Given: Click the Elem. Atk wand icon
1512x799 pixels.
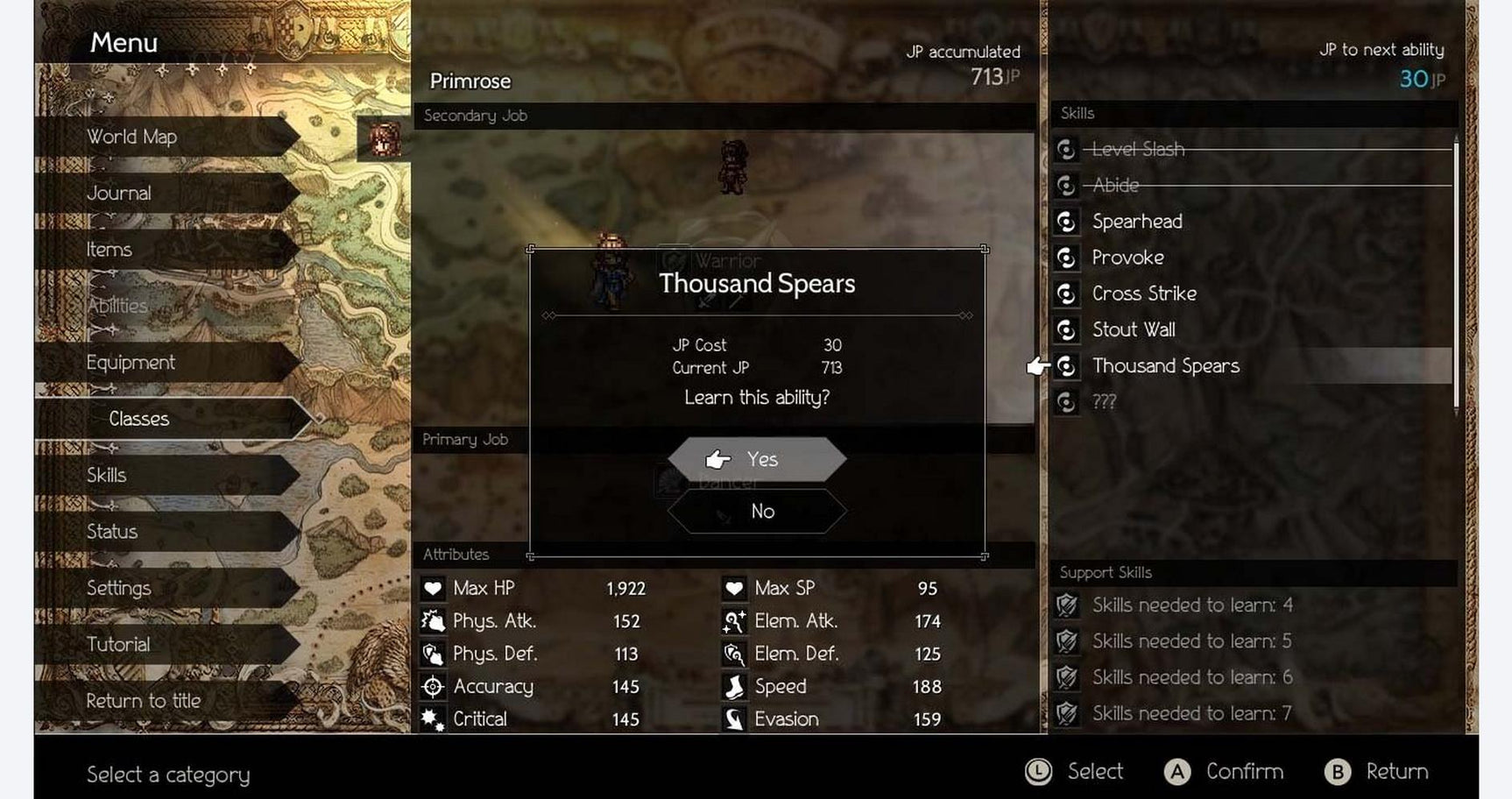Looking at the screenshot, I should [x=734, y=620].
